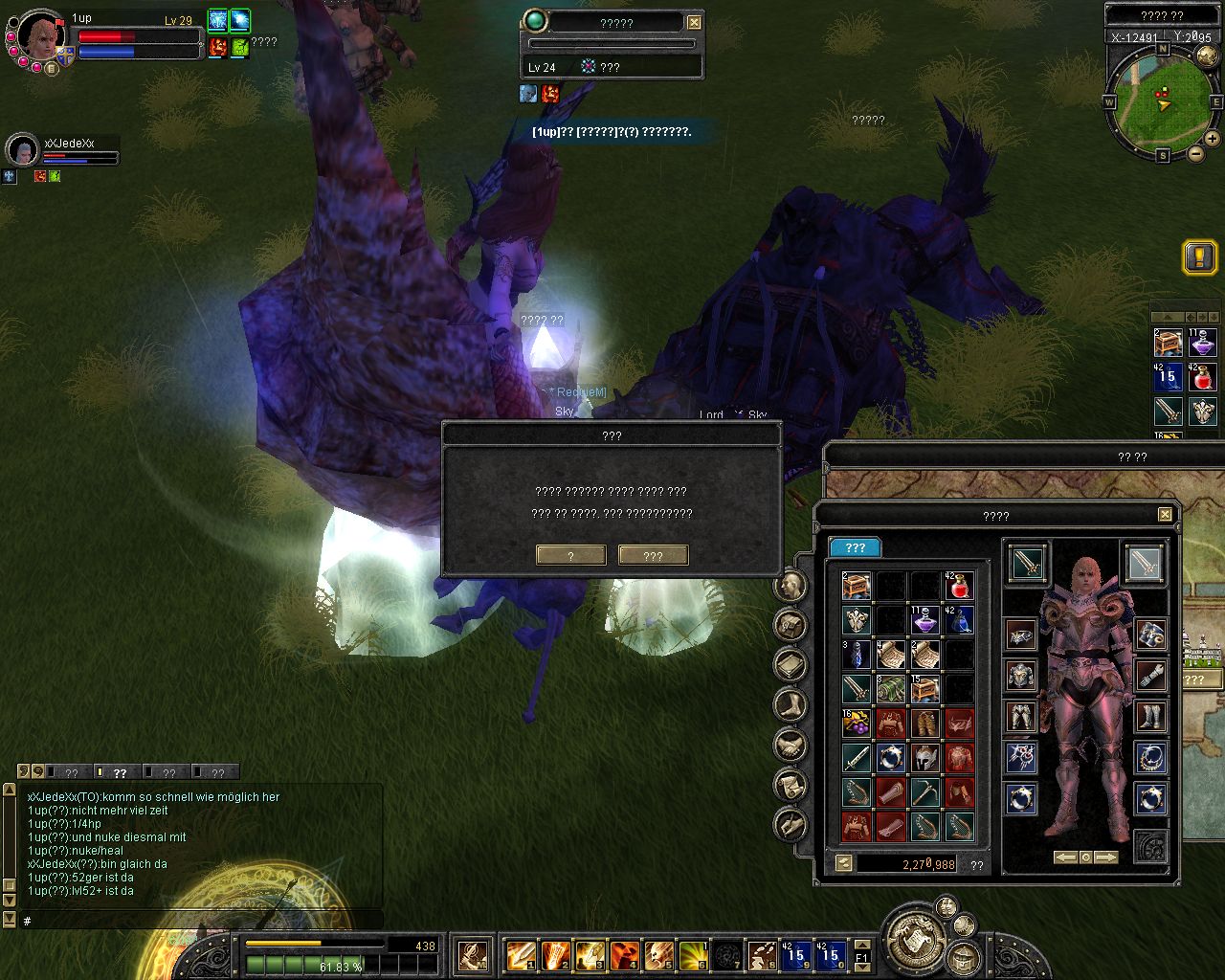
Task: Activate the skill in hotbar slot 1
Action: [x=521, y=954]
